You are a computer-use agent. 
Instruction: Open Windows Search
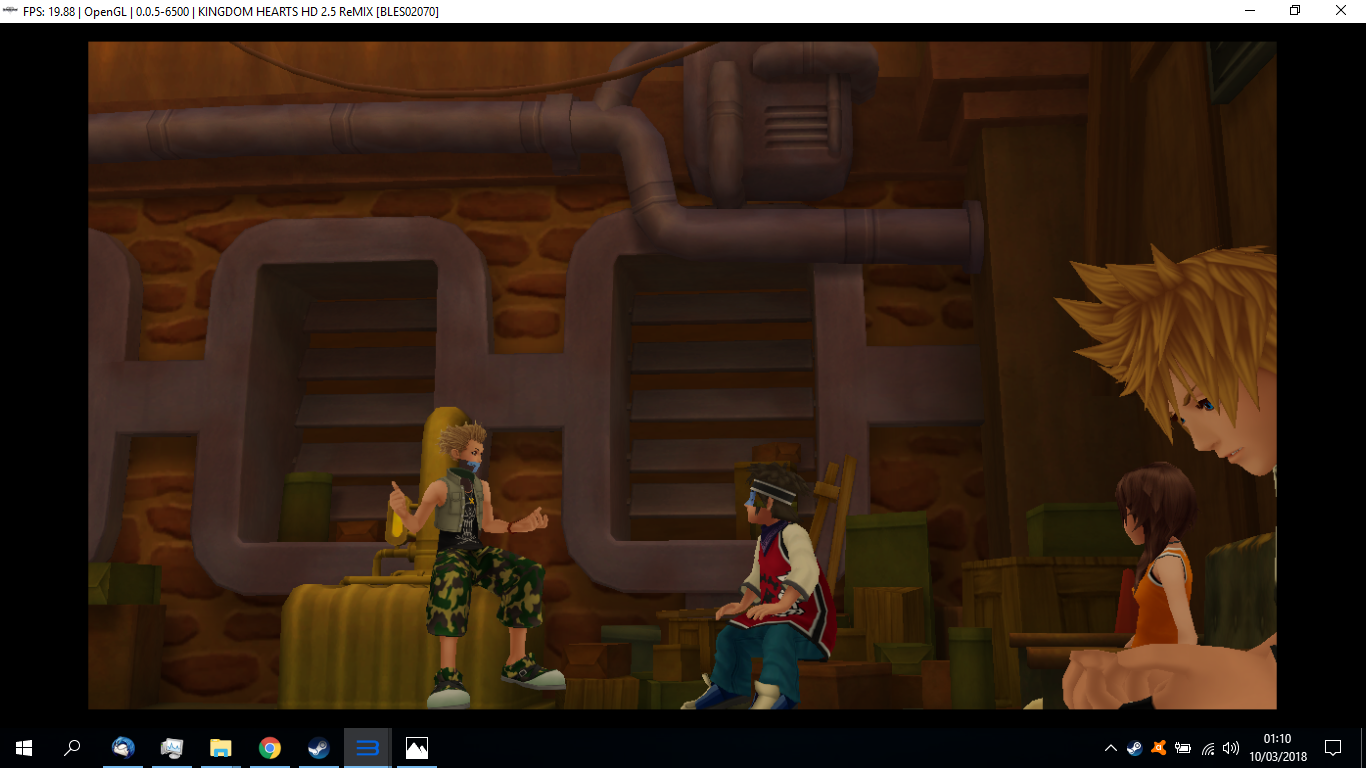tap(73, 747)
